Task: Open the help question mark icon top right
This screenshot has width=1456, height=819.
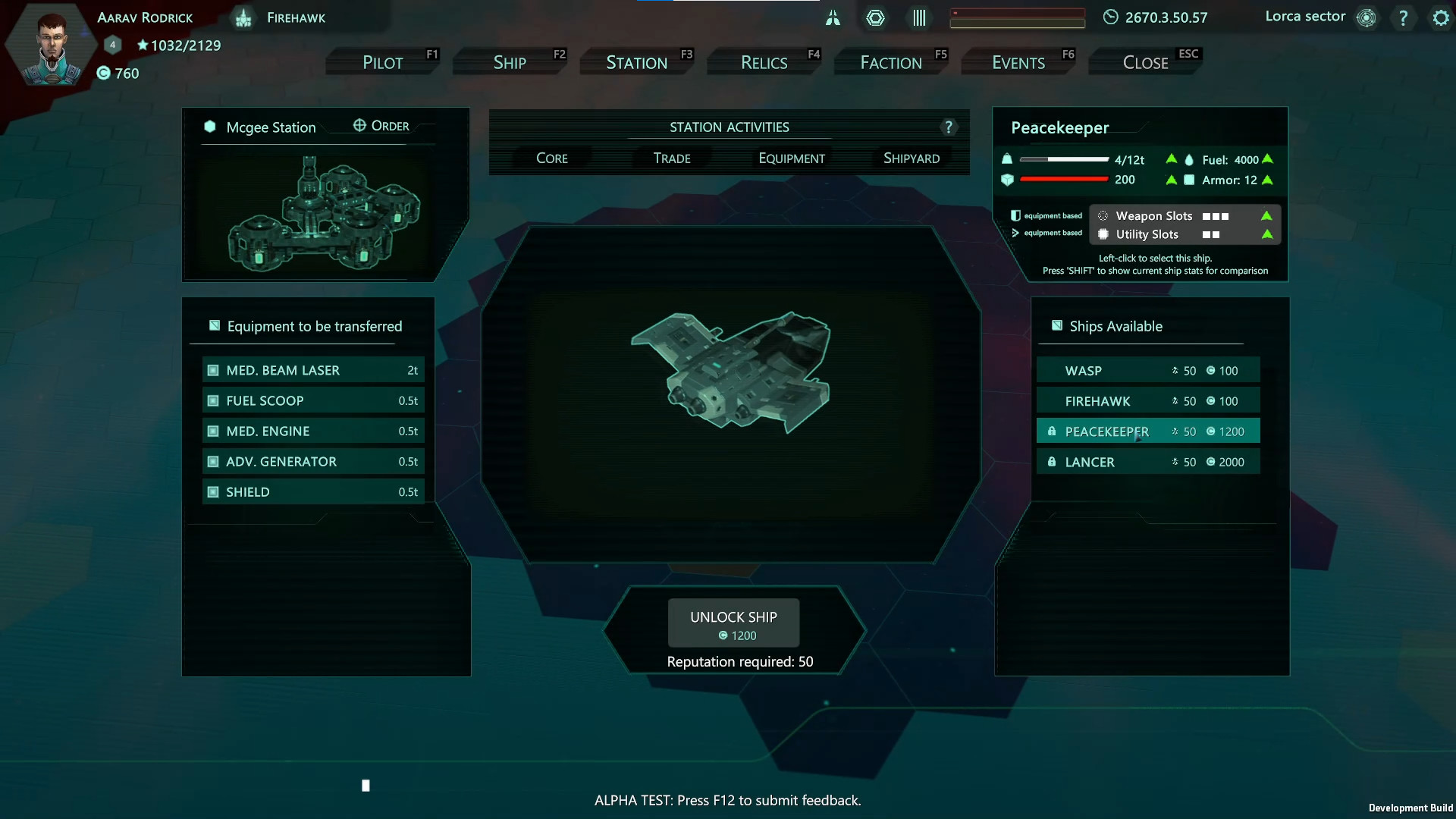Action: click(1404, 17)
